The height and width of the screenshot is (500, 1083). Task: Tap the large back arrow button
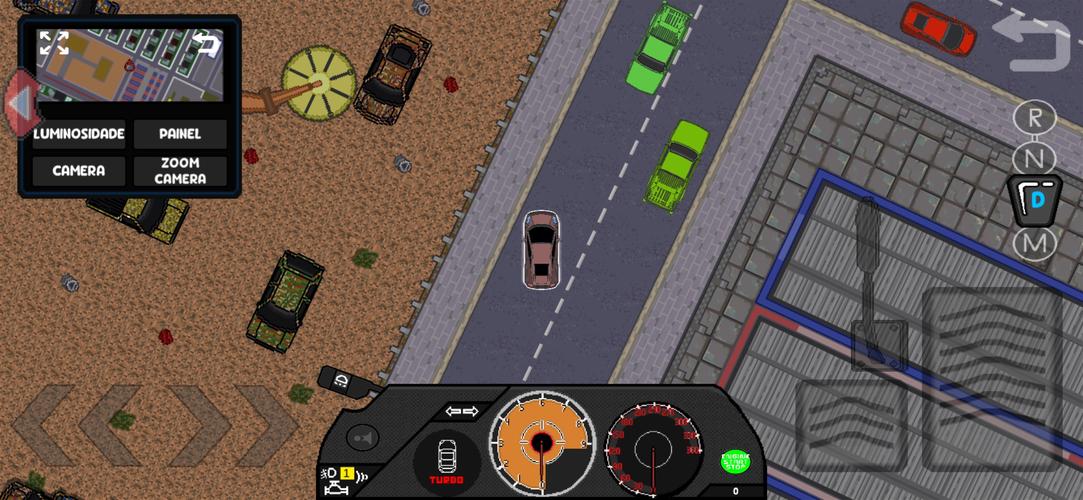pyautogui.click(x=1031, y=45)
